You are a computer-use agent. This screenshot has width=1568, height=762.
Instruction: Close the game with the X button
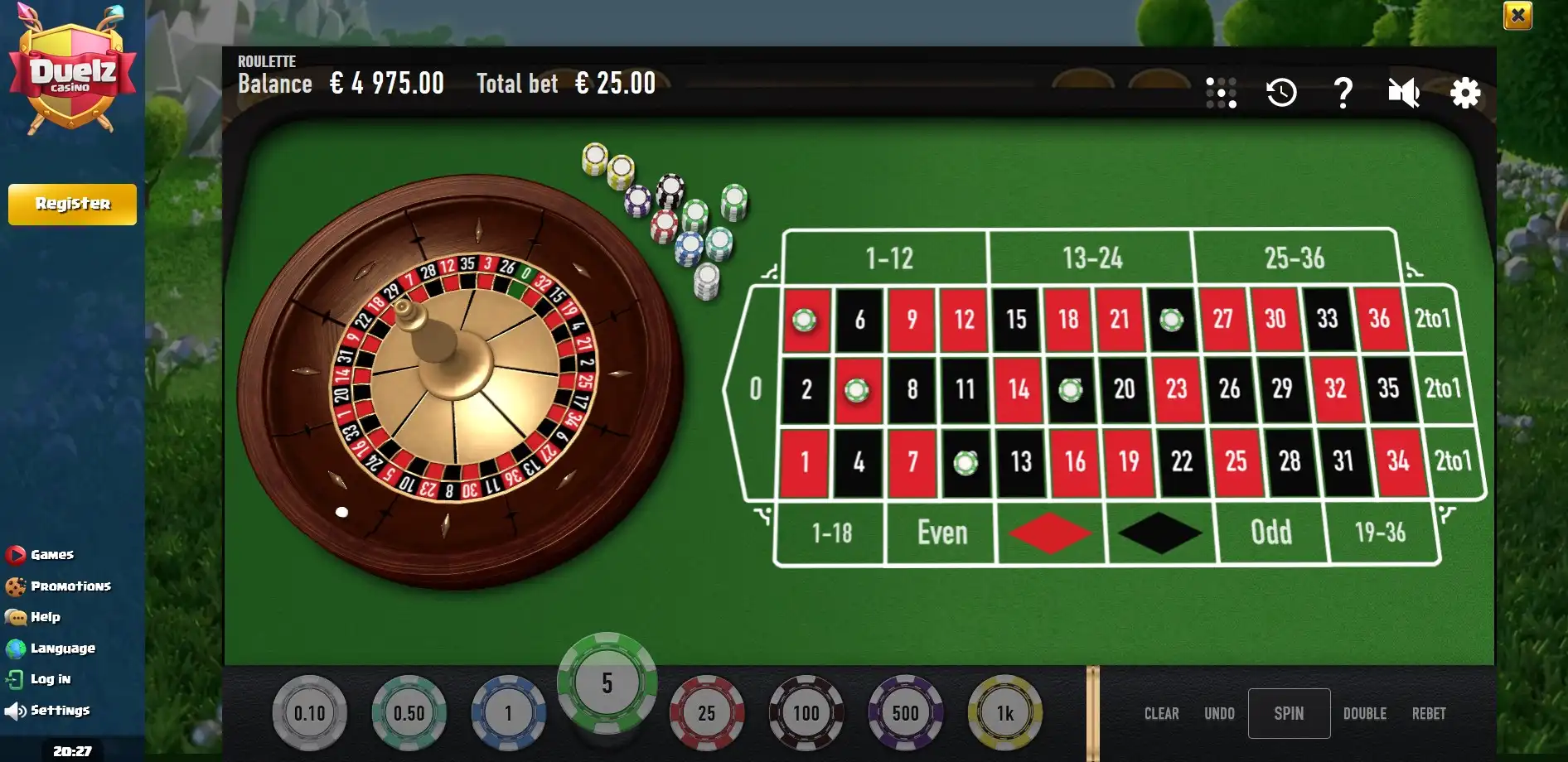(x=1517, y=15)
